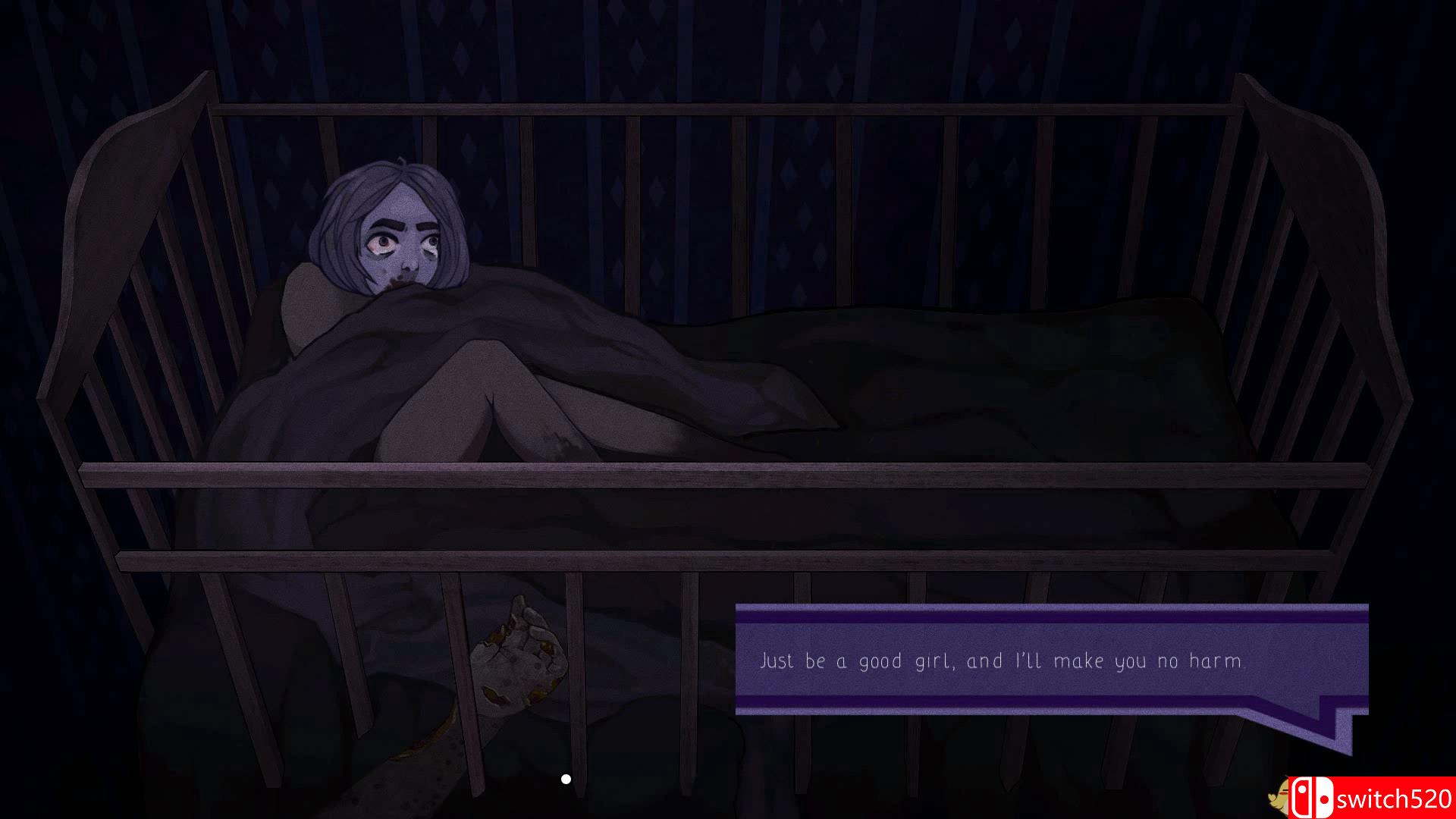Click the white dot text-advance indicator
1456x819 pixels.
click(565, 777)
